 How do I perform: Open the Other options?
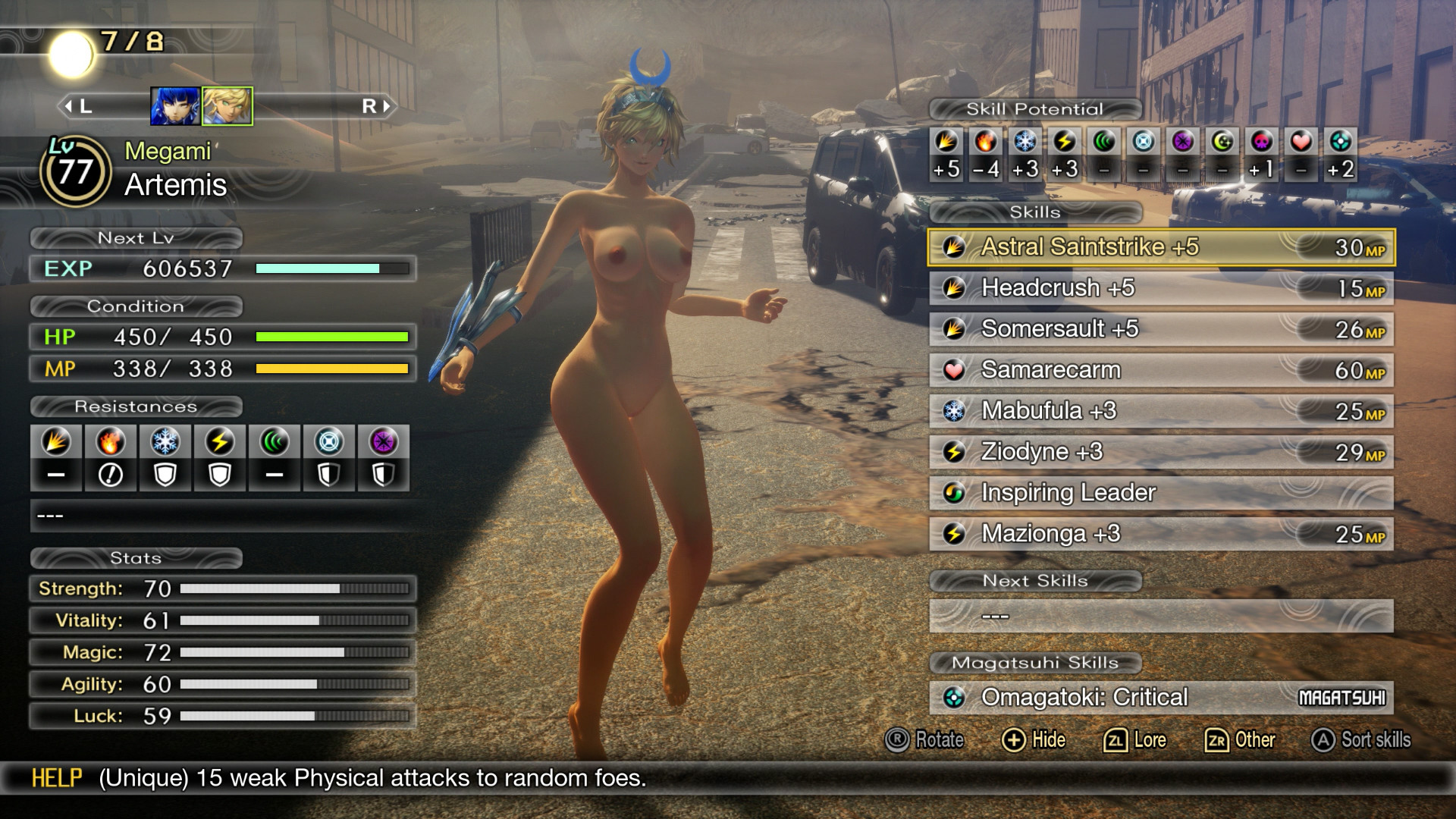pyautogui.click(x=1240, y=740)
